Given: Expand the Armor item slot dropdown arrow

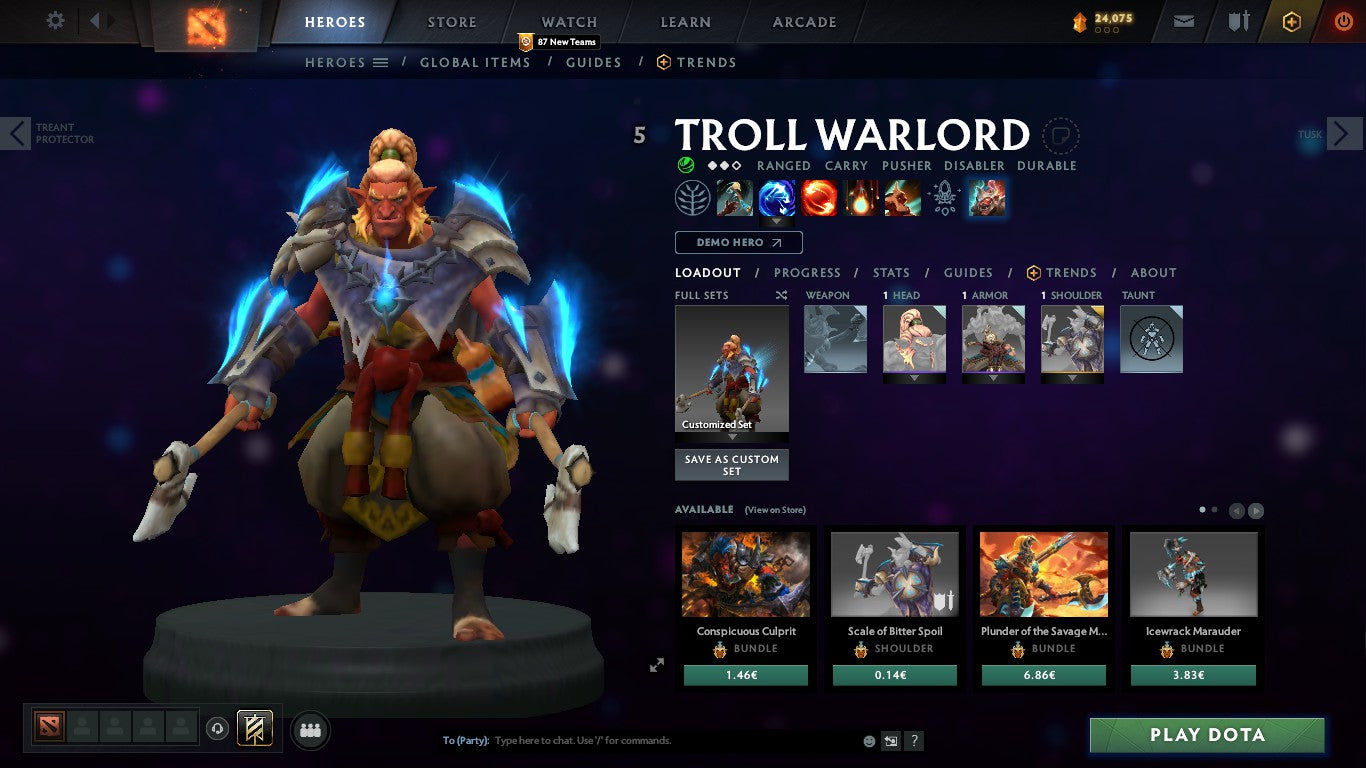Looking at the screenshot, I should click(x=994, y=378).
